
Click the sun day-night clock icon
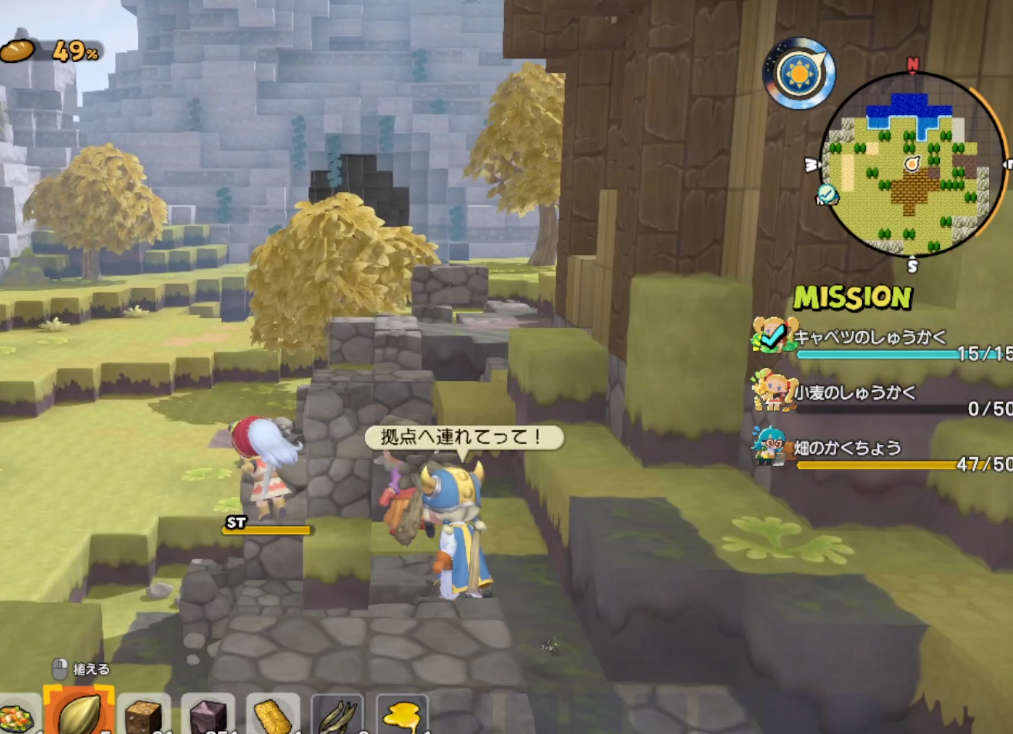[x=799, y=72]
